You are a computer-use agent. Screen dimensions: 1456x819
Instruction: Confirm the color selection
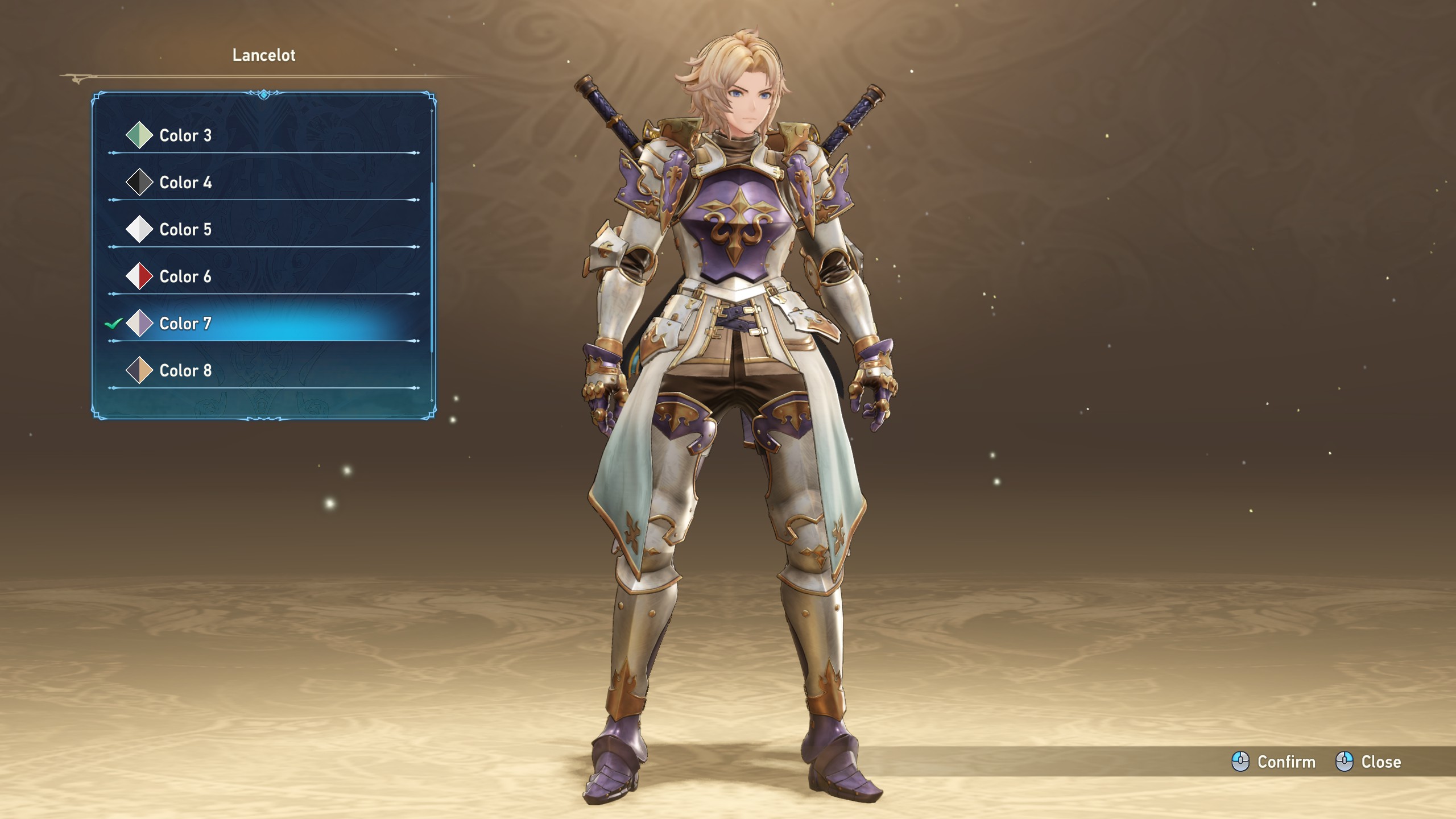click(1274, 762)
